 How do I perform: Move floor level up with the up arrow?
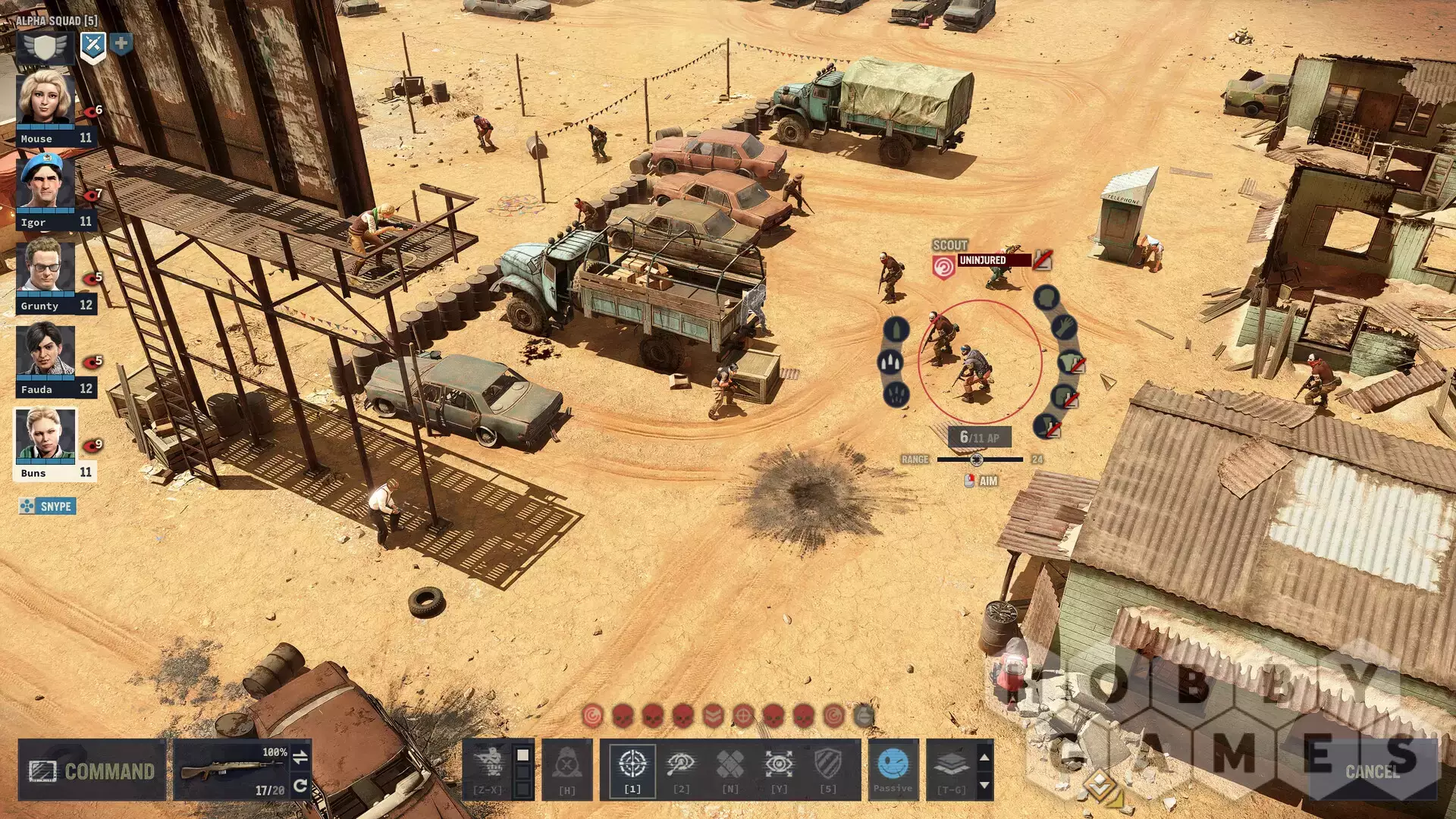984,757
